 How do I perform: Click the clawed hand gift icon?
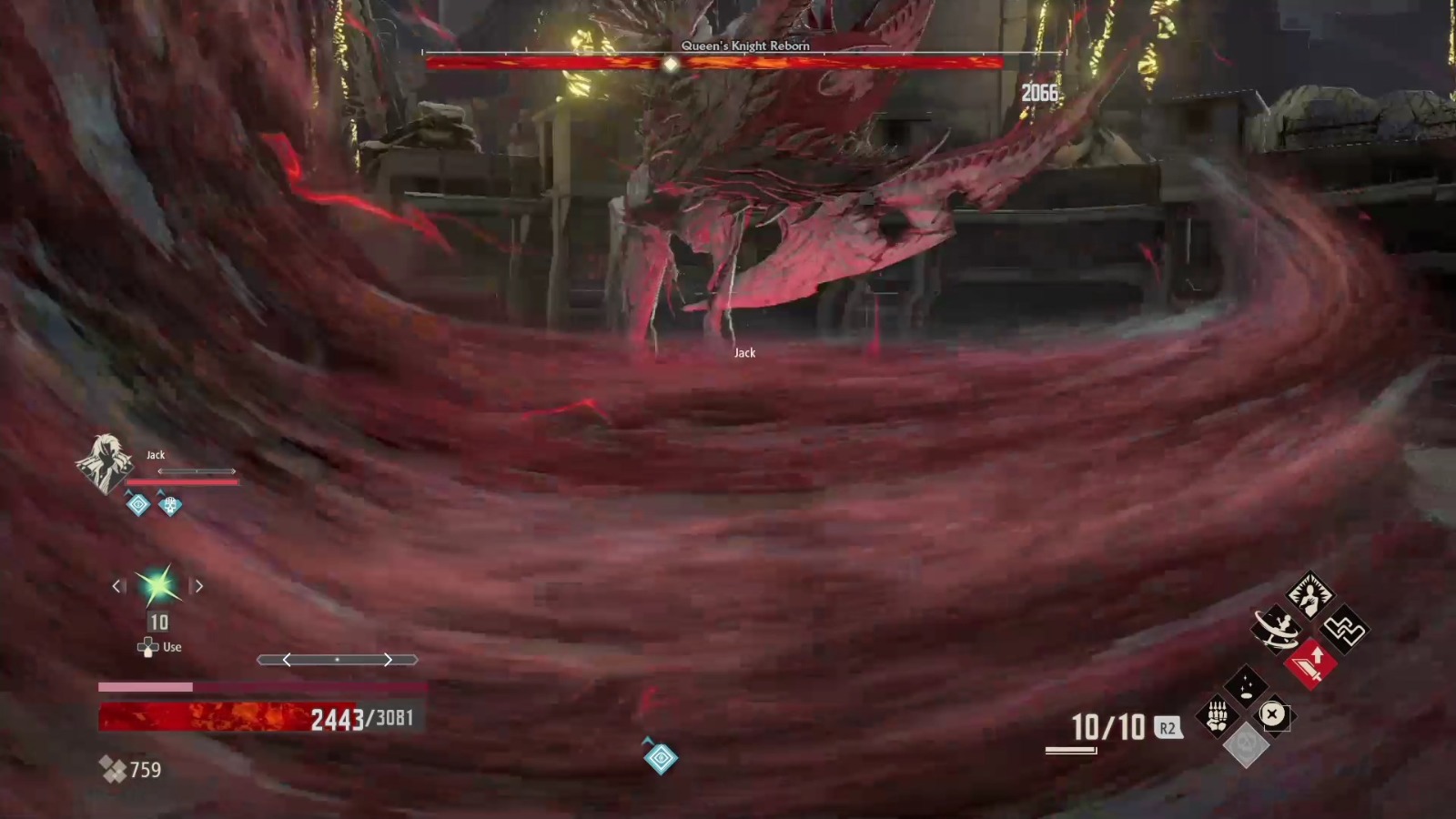pyautogui.click(x=1216, y=714)
